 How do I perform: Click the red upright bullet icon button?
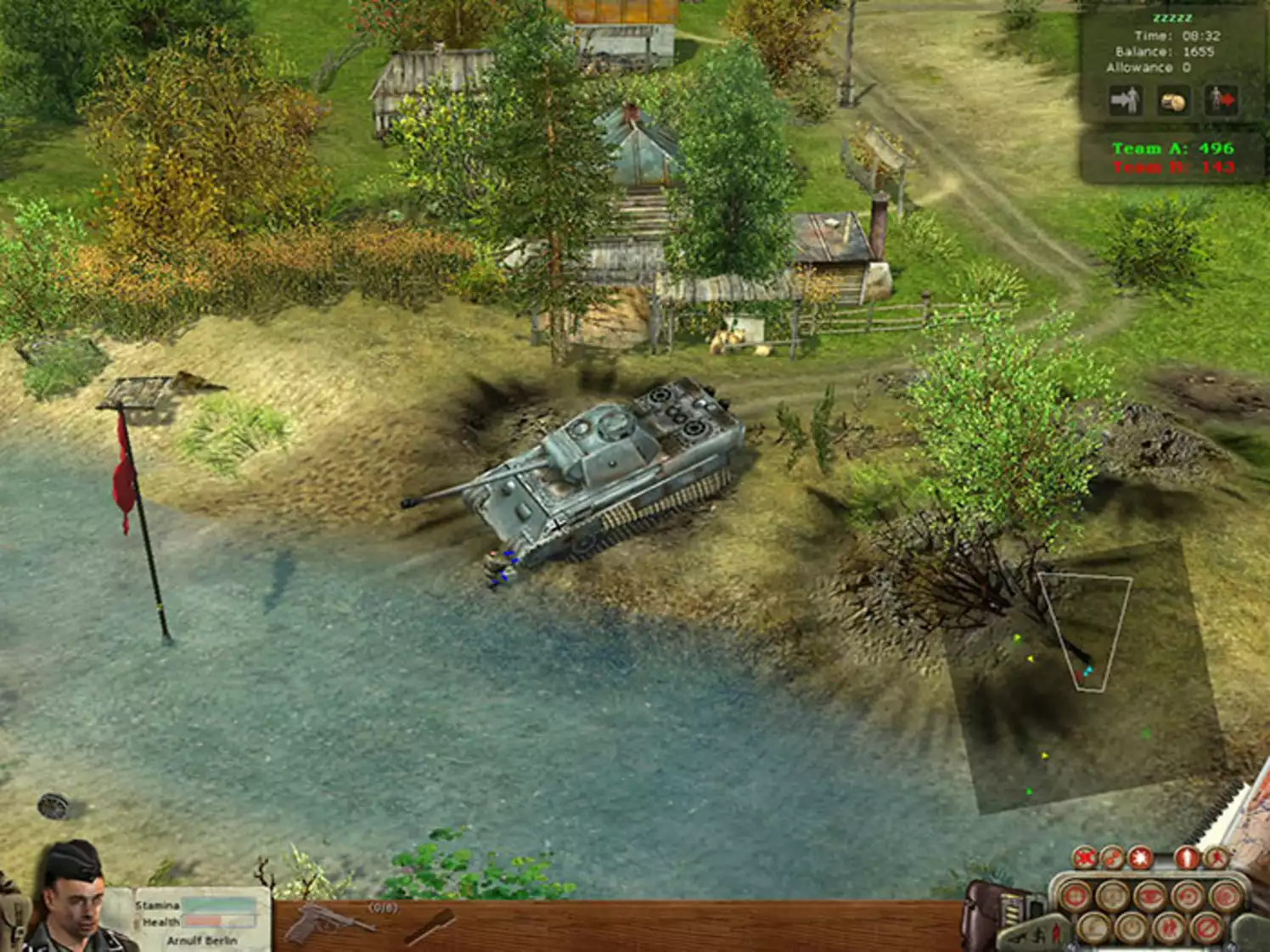[1188, 859]
